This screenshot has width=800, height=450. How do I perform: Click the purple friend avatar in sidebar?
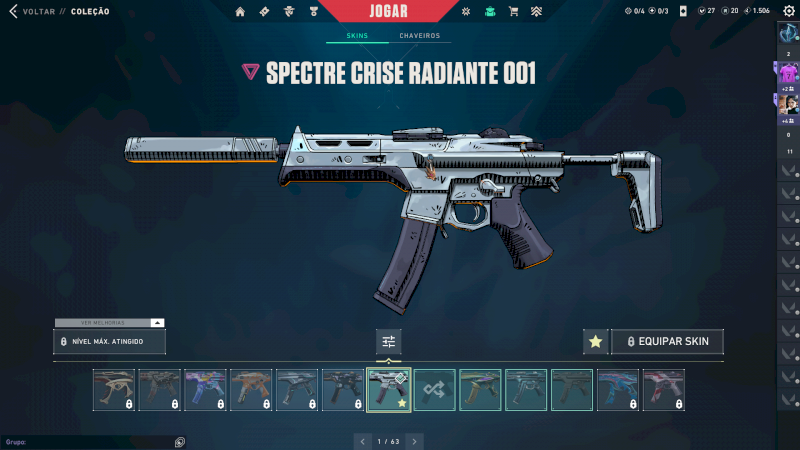788,73
